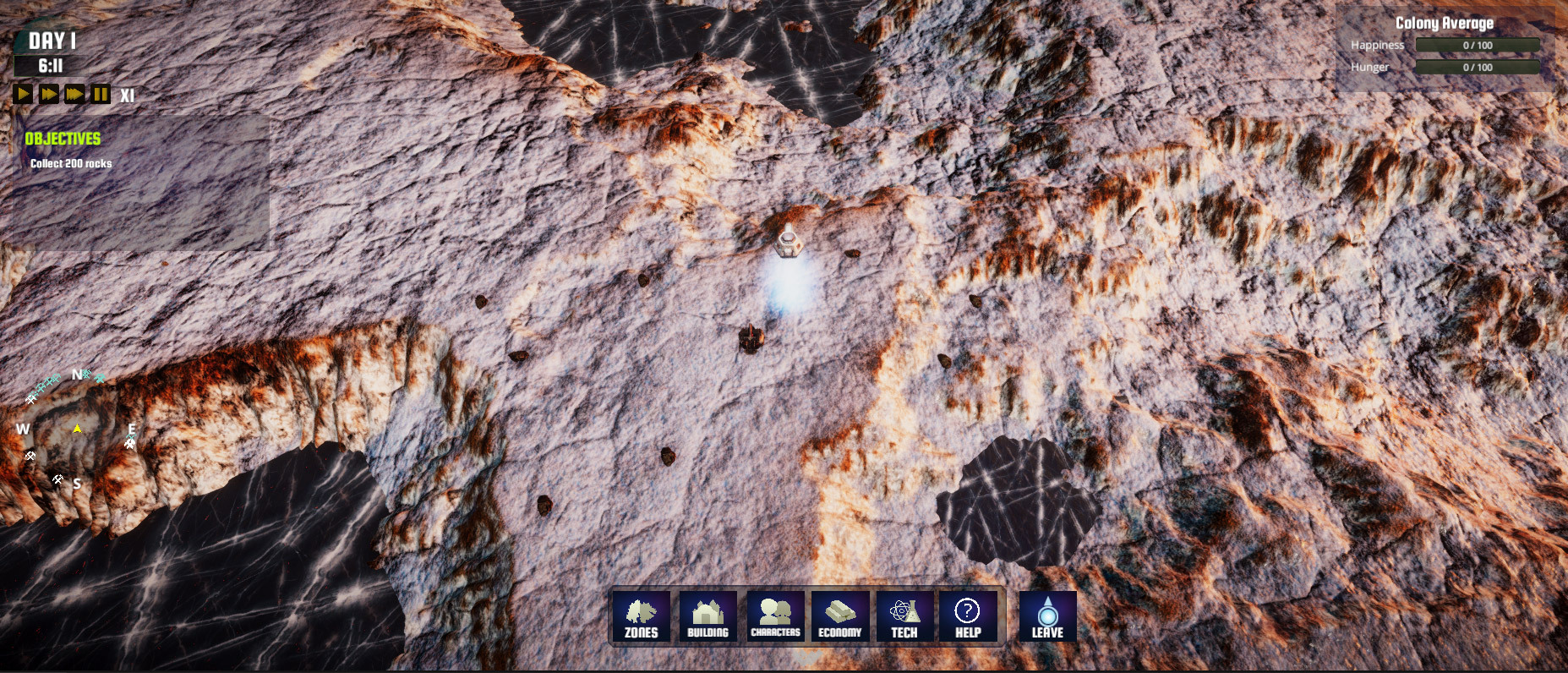The height and width of the screenshot is (673, 1568).
Task: Select a white pickaxe marker on the compass
Action: tap(30, 455)
